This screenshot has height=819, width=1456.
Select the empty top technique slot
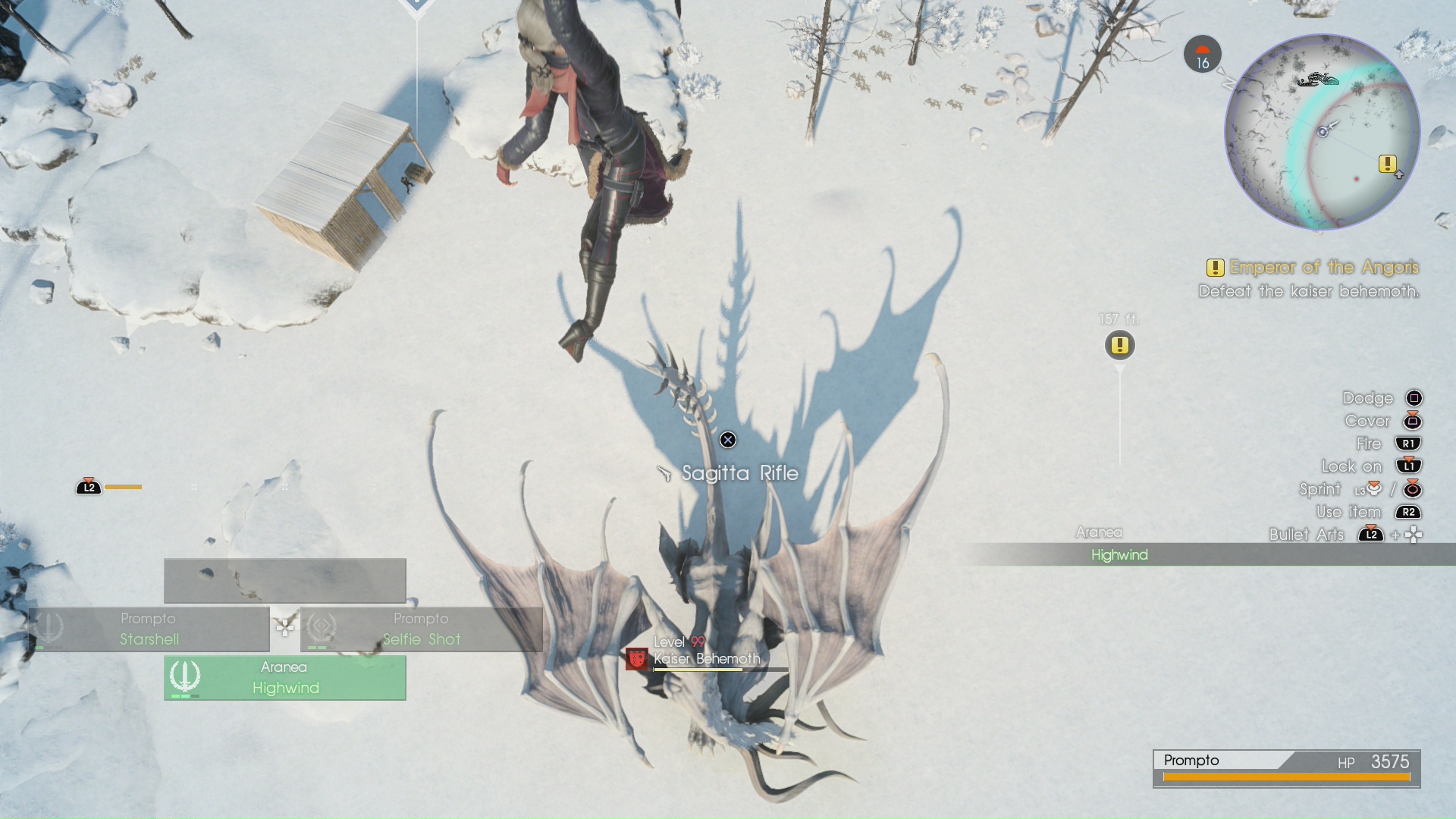284,581
